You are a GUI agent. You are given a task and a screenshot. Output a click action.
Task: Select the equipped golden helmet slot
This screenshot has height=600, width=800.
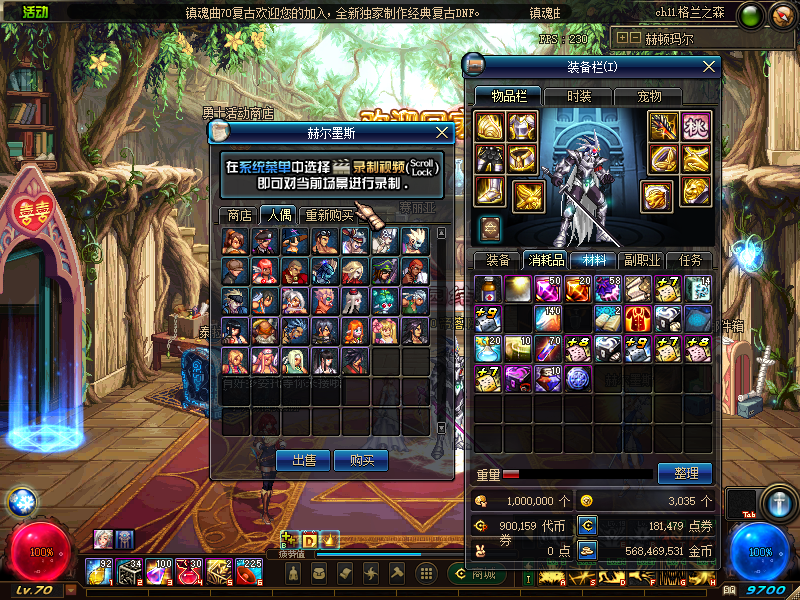[490, 127]
